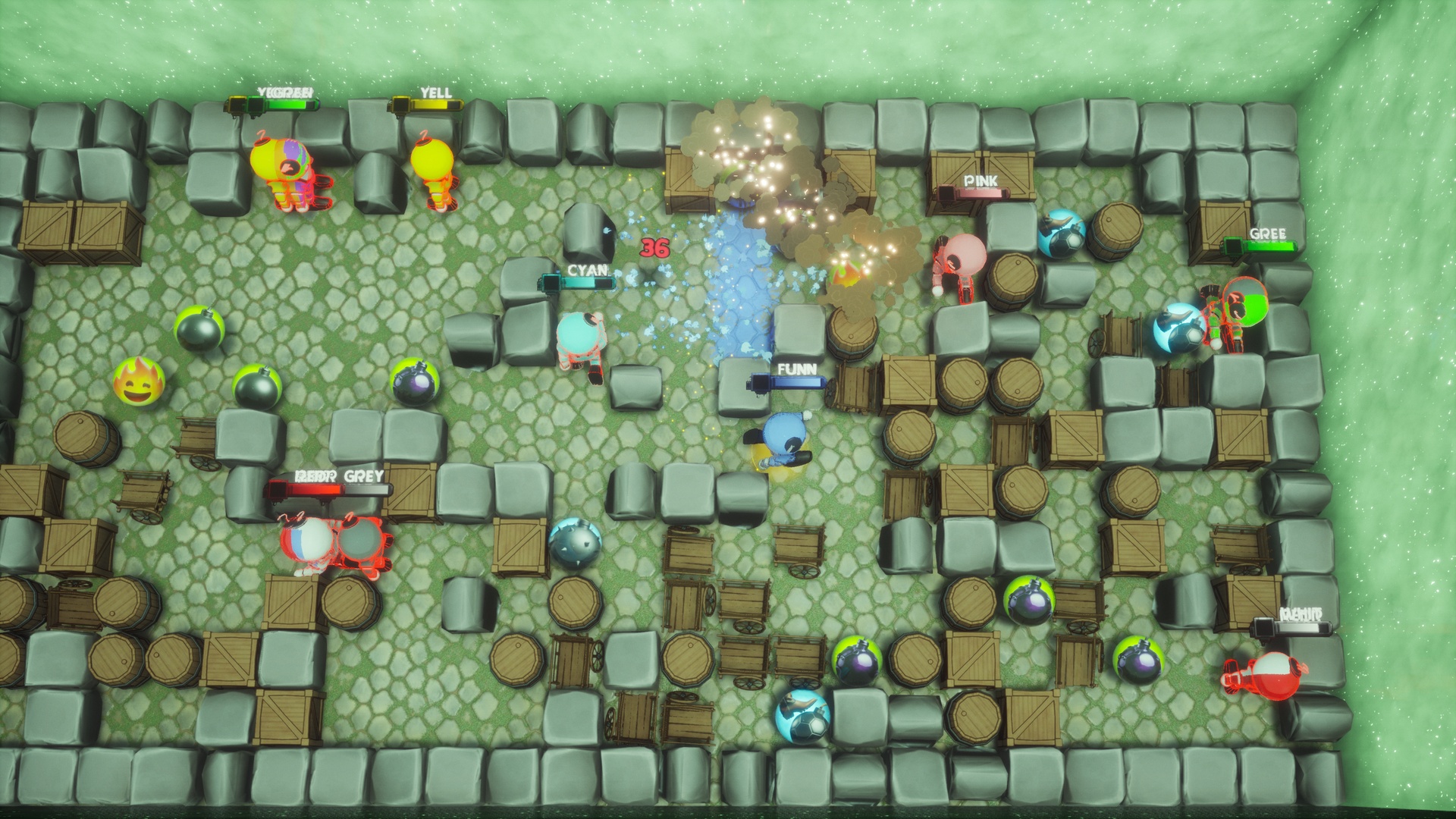
Task: Select the blue soccer-pattern bomb near PINK's area
Action: click(1061, 235)
